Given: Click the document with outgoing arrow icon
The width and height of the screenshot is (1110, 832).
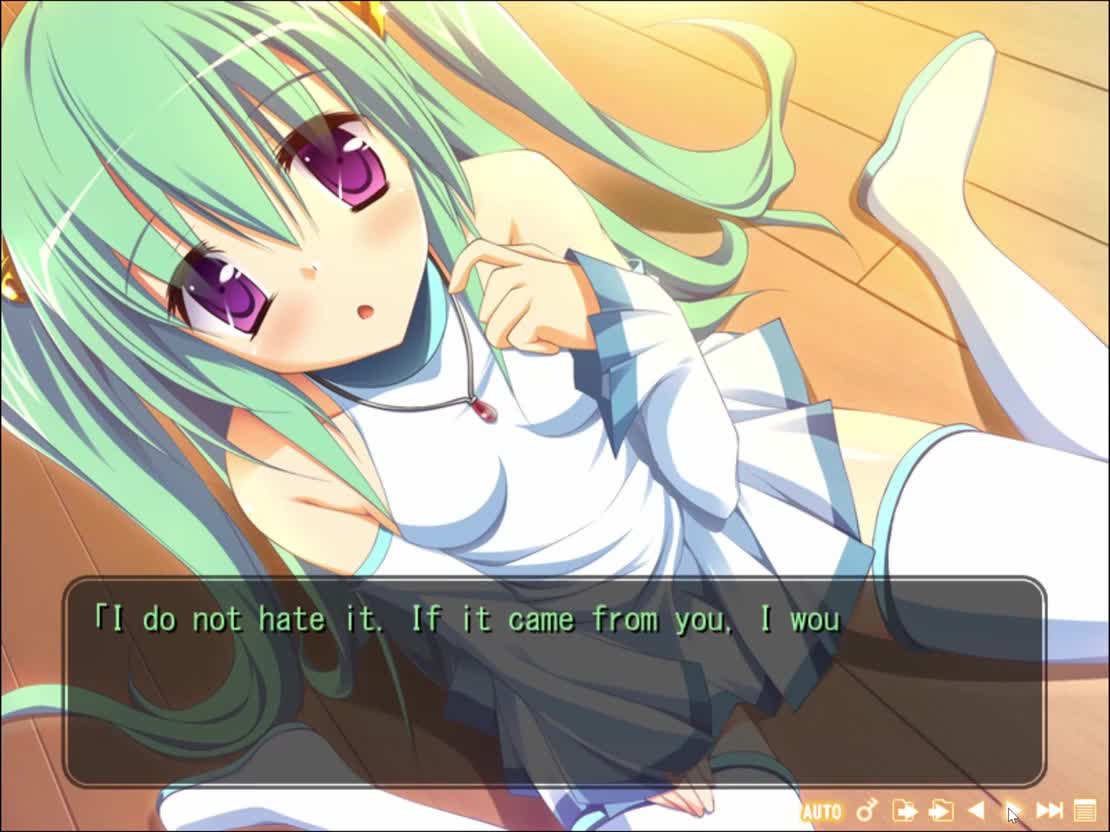Looking at the screenshot, I should (x=904, y=810).
